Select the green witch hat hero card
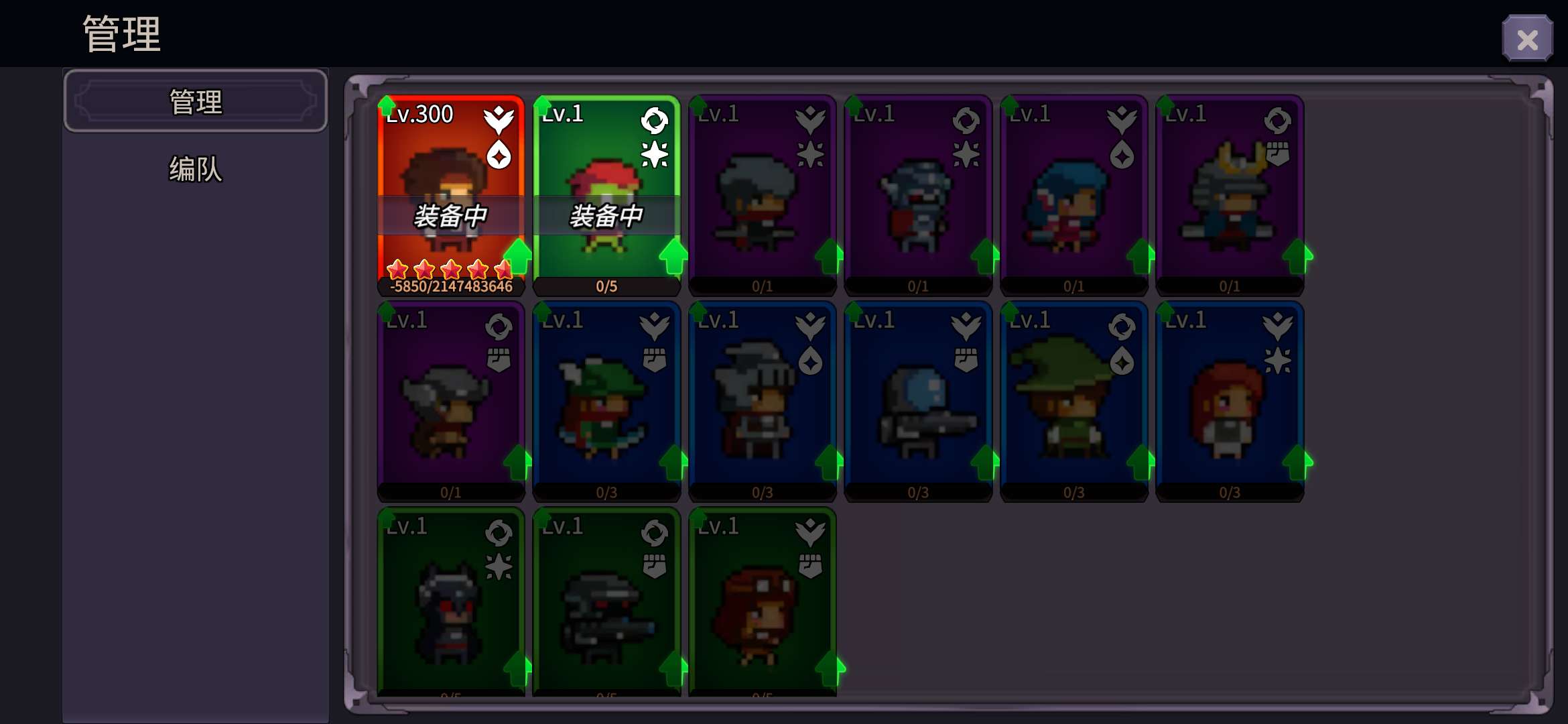The height and width of the screenshot is (724, 1568). click(x=1073, y=401)
